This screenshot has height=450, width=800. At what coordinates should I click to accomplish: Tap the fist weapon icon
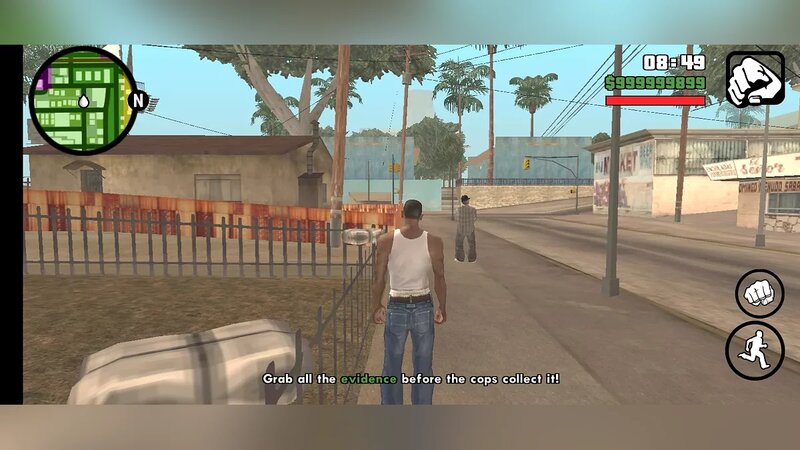click(755, 79)
